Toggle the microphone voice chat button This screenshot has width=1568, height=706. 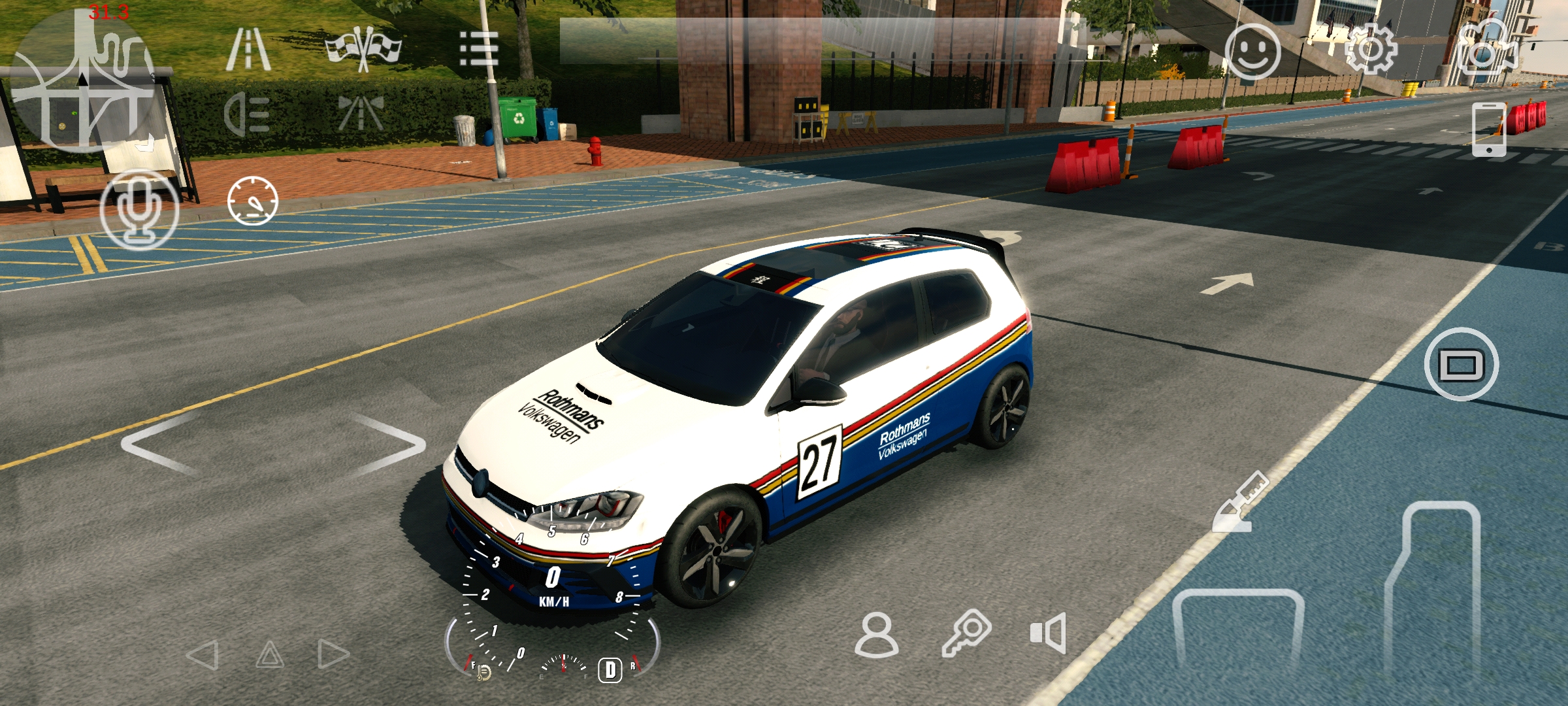coord(139,209)
